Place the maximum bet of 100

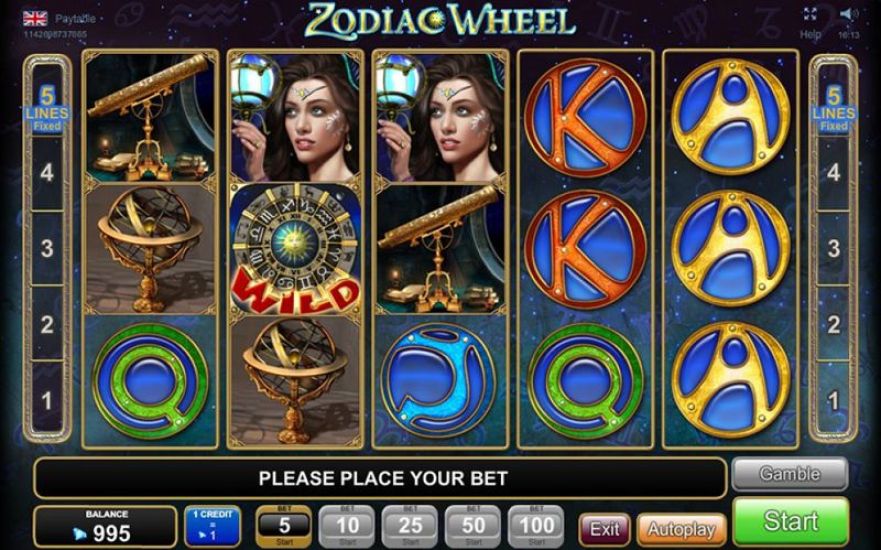click(x=536, y=524)
